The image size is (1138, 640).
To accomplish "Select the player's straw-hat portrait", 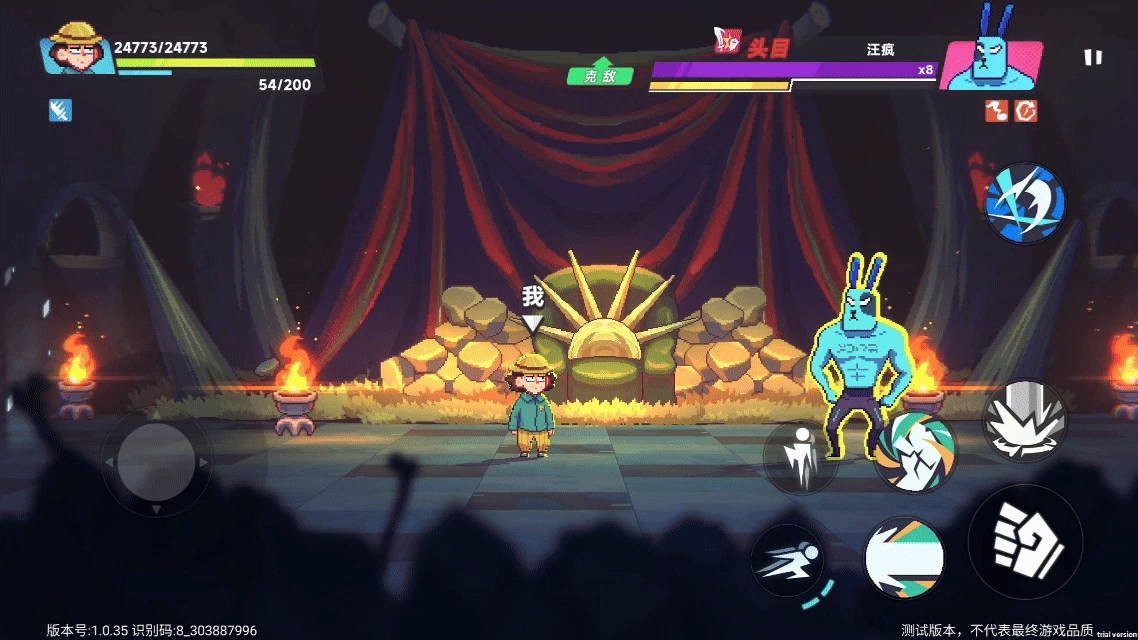I will coord(77,48).
